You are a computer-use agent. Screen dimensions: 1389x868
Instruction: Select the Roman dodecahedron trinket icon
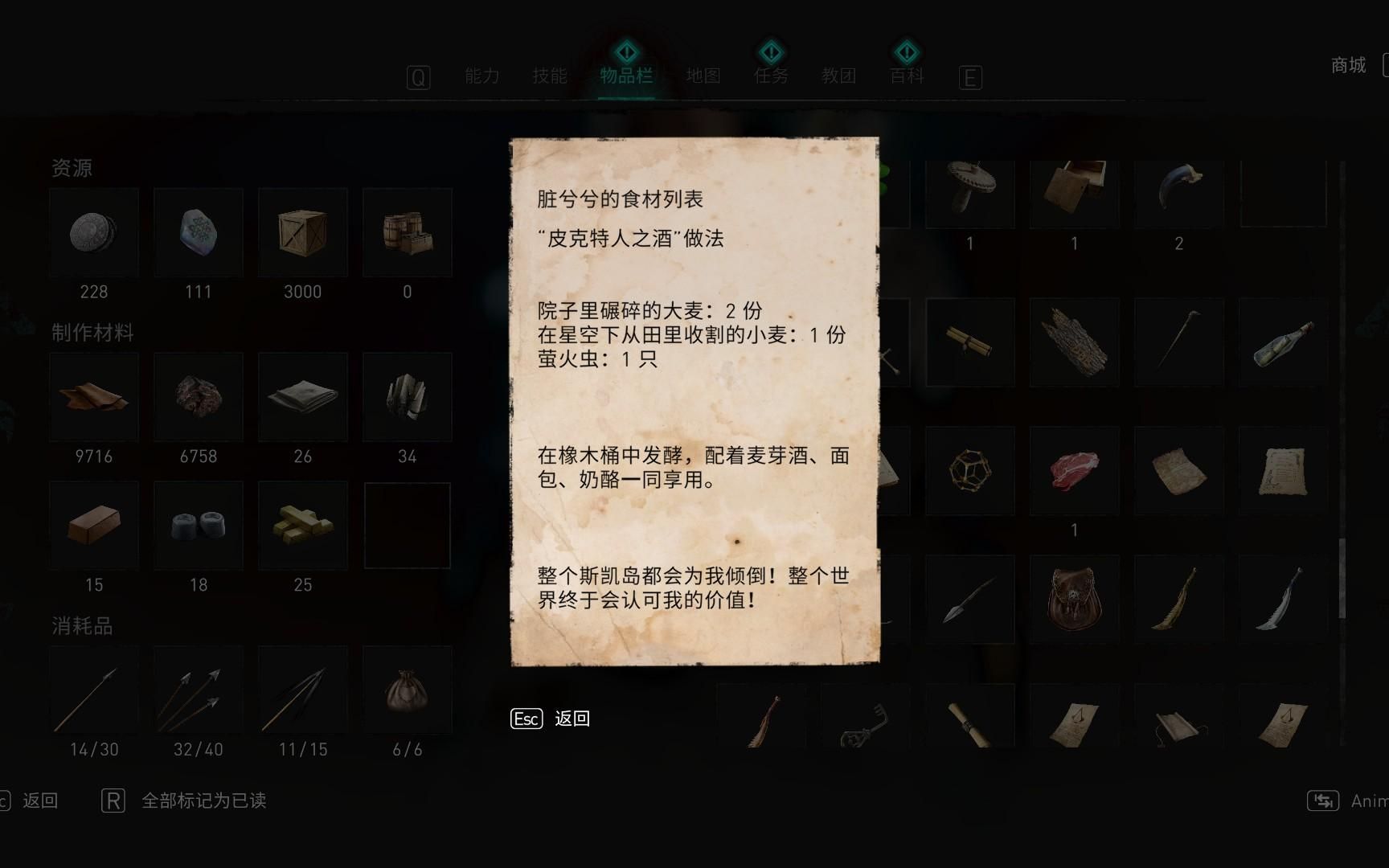969,470
